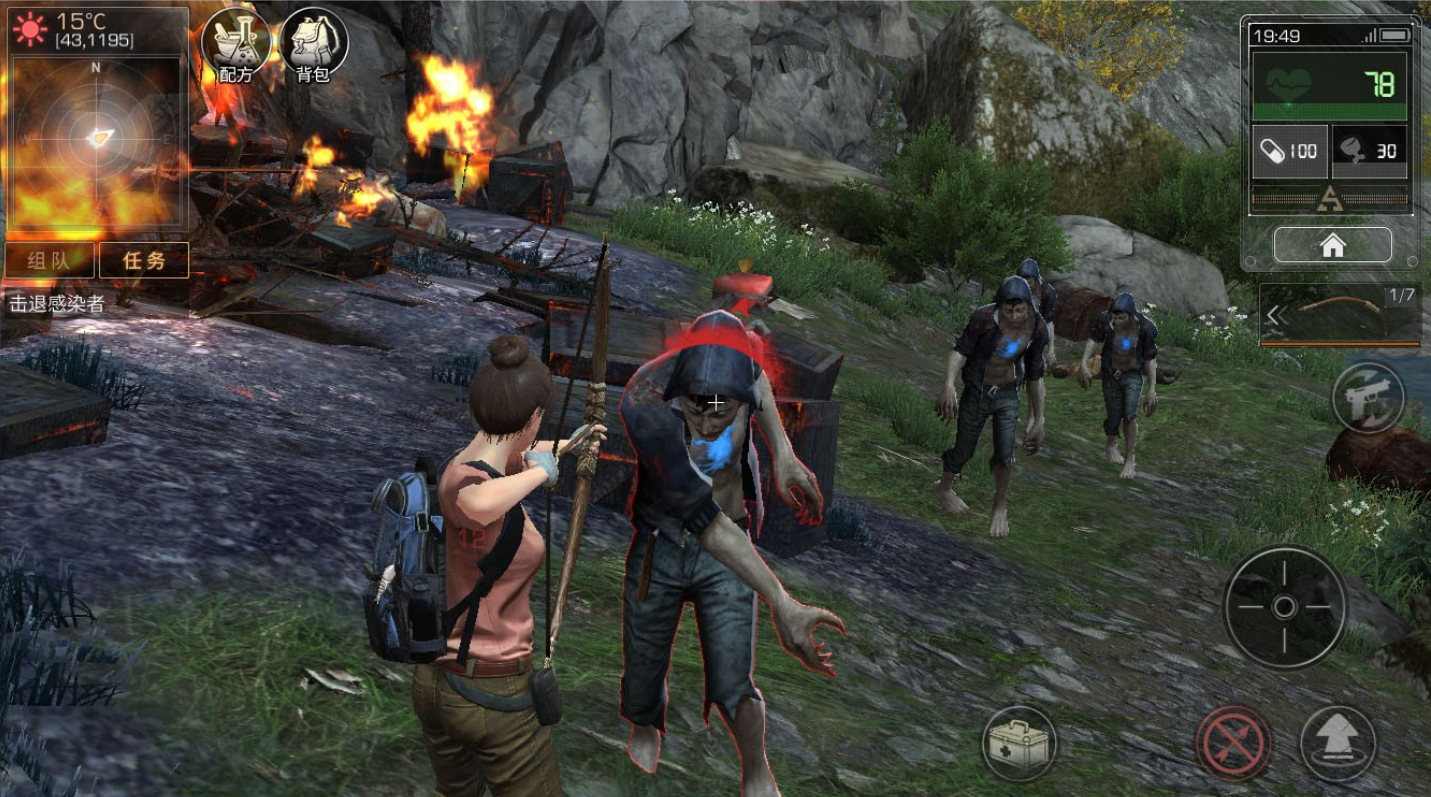Select the 击退感染者 quest objective
1431x797 pixels.
coord(57,304)
